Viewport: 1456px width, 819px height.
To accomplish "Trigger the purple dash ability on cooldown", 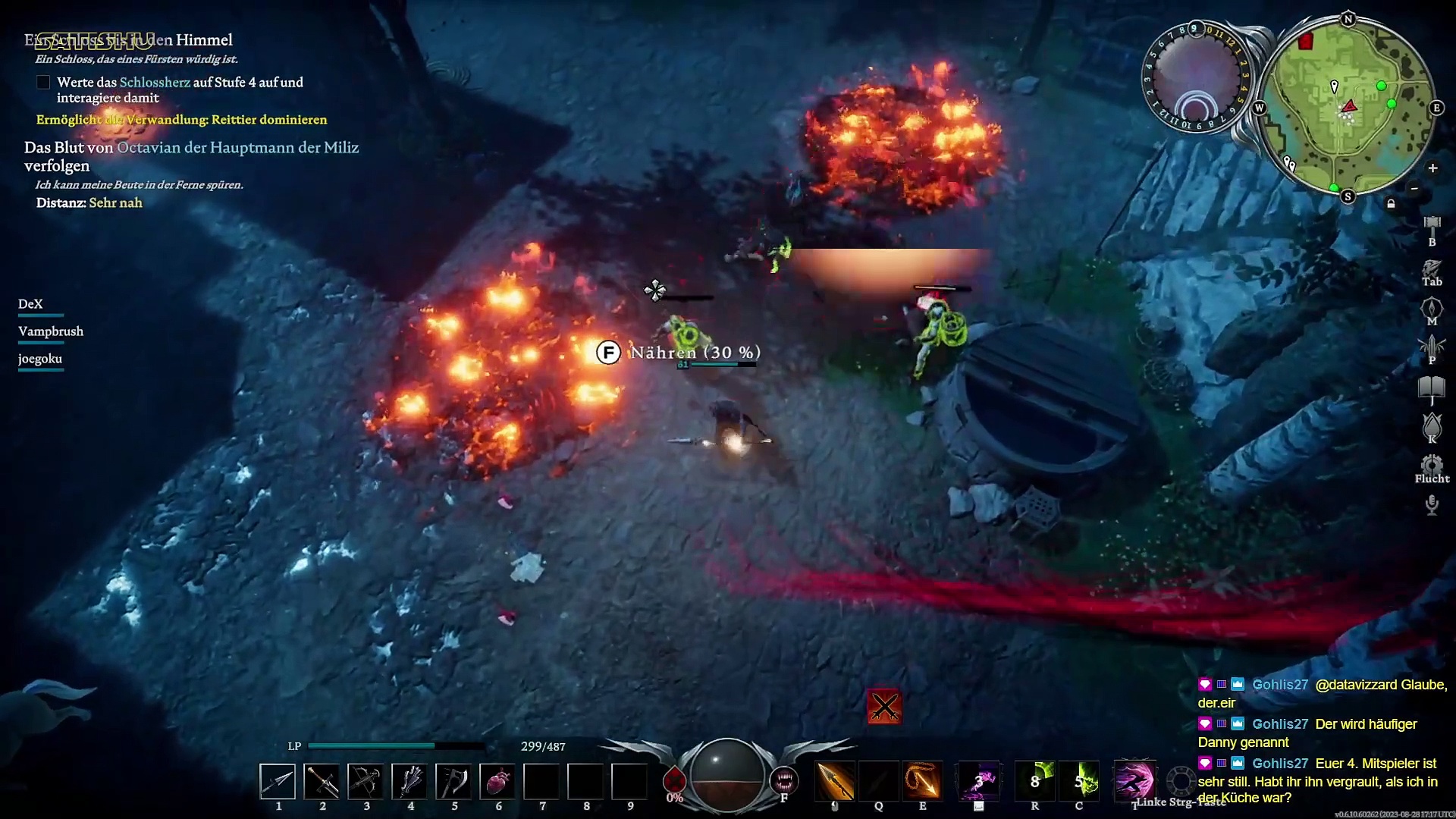I will click(979, 781).
